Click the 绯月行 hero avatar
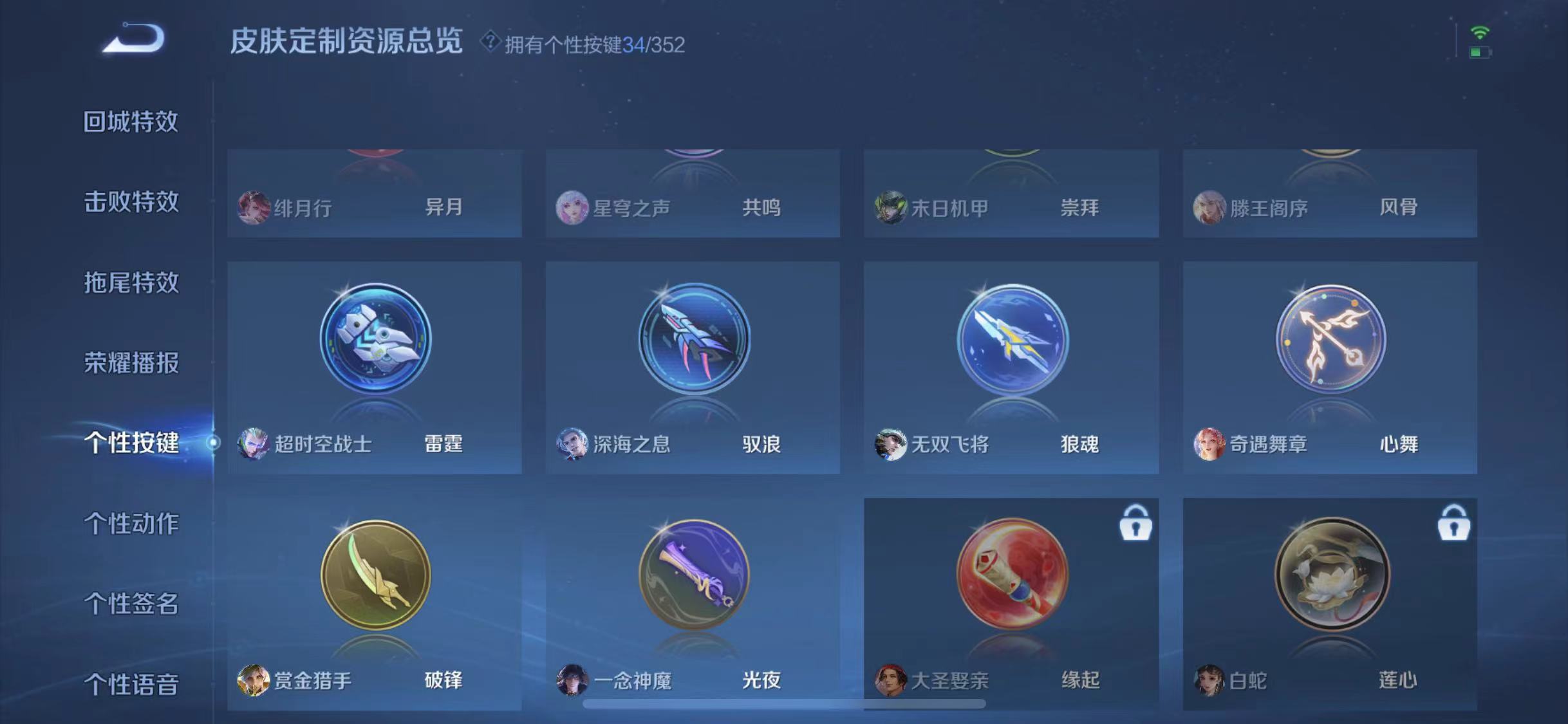 click(254, 207)
